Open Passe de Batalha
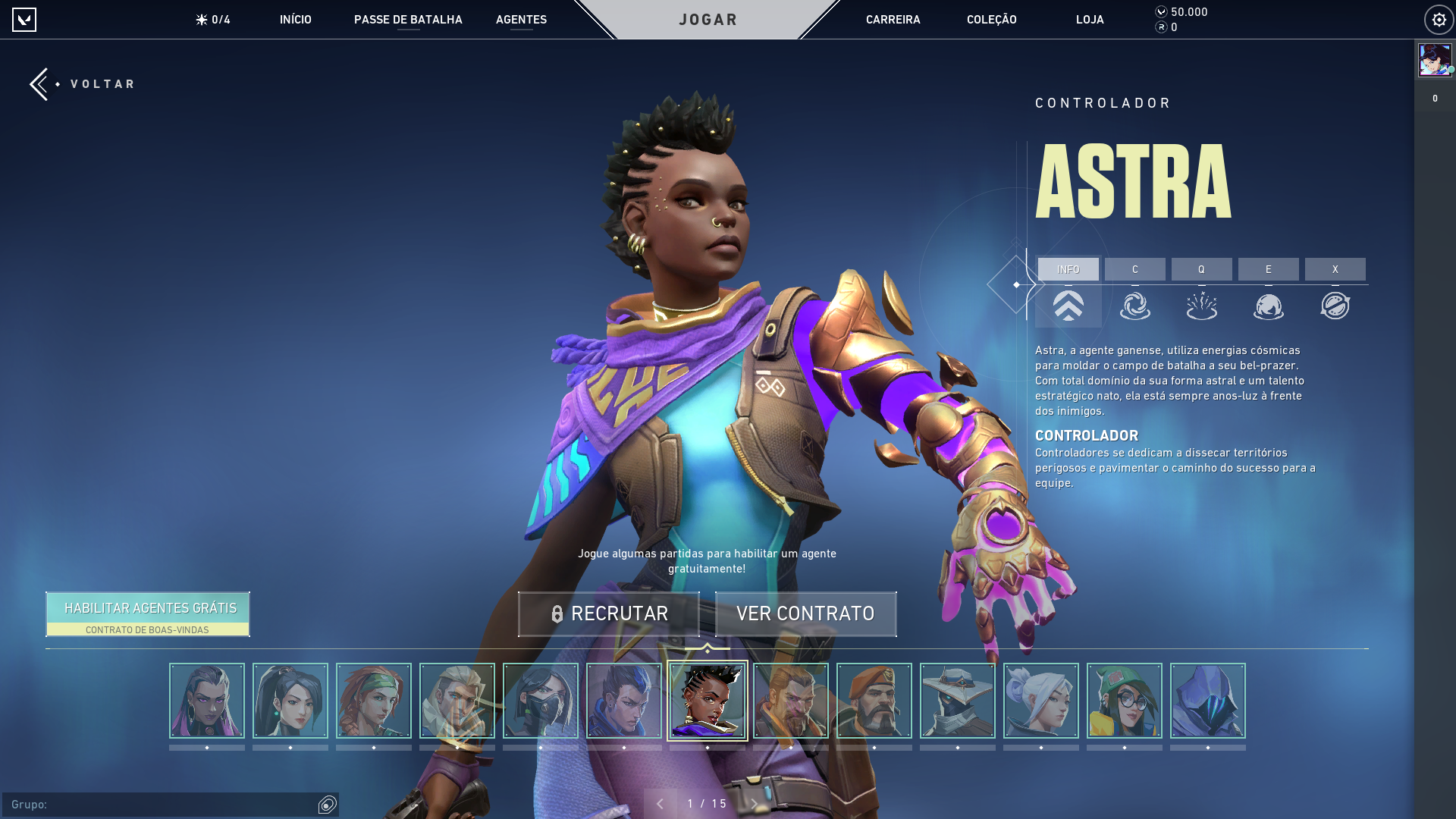The image size is (1456, 819). click(408, 20)
